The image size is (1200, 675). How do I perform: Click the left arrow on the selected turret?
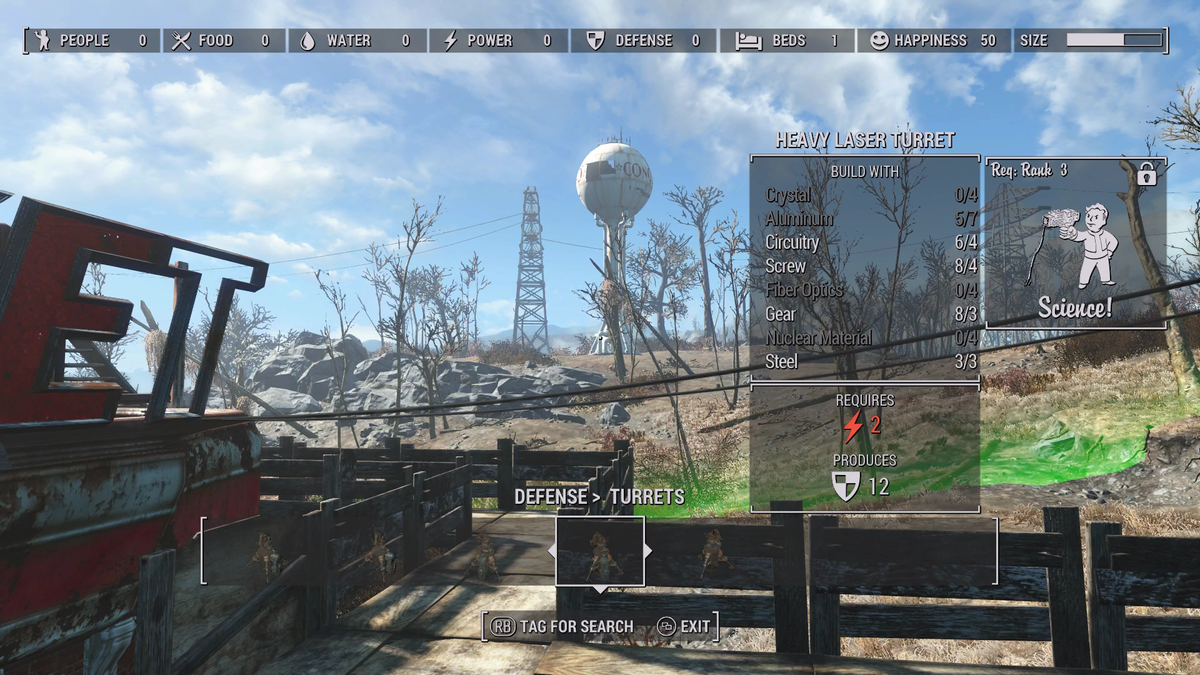coord(551,551)
